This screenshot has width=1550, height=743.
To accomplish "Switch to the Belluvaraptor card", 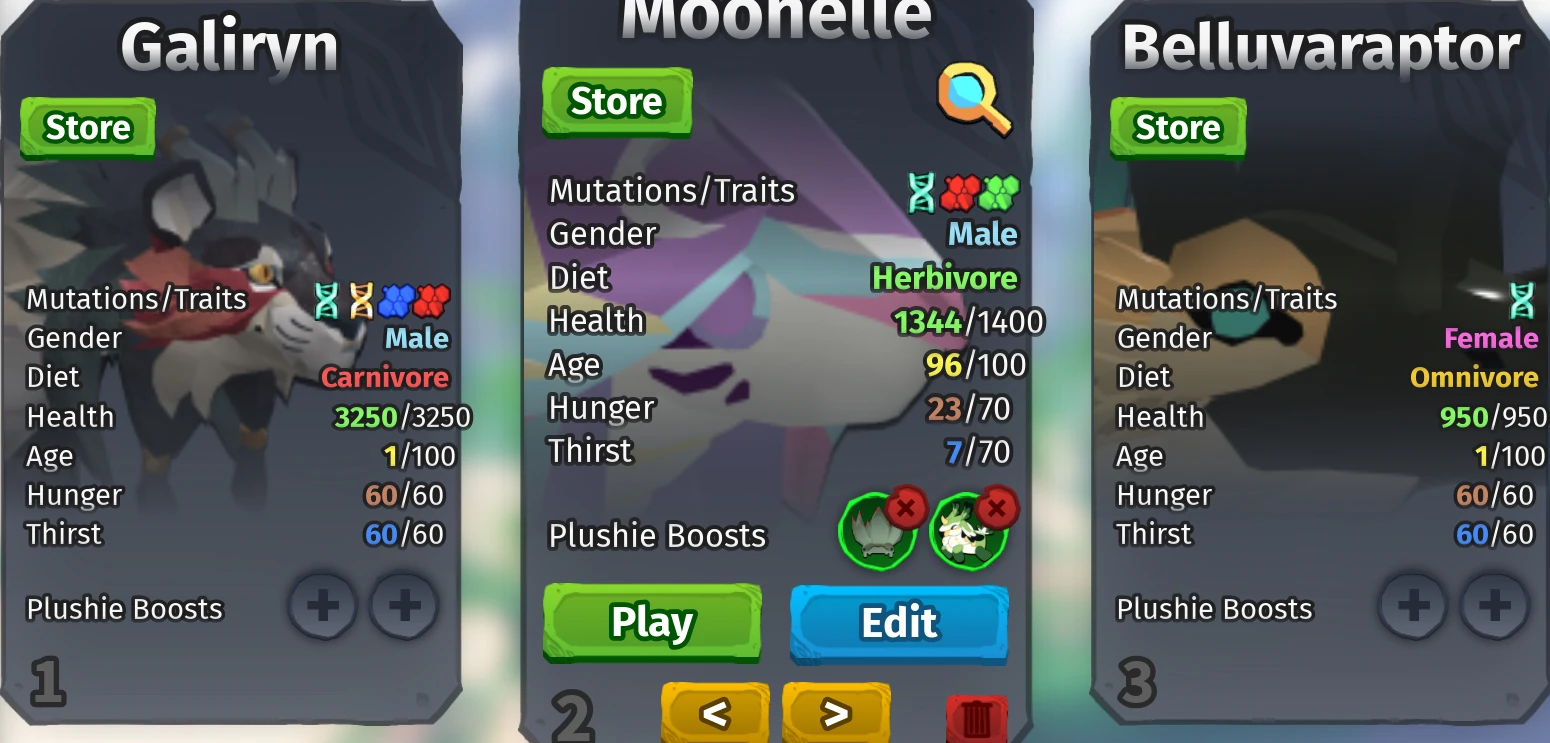I will click(x=1320, y=42).
